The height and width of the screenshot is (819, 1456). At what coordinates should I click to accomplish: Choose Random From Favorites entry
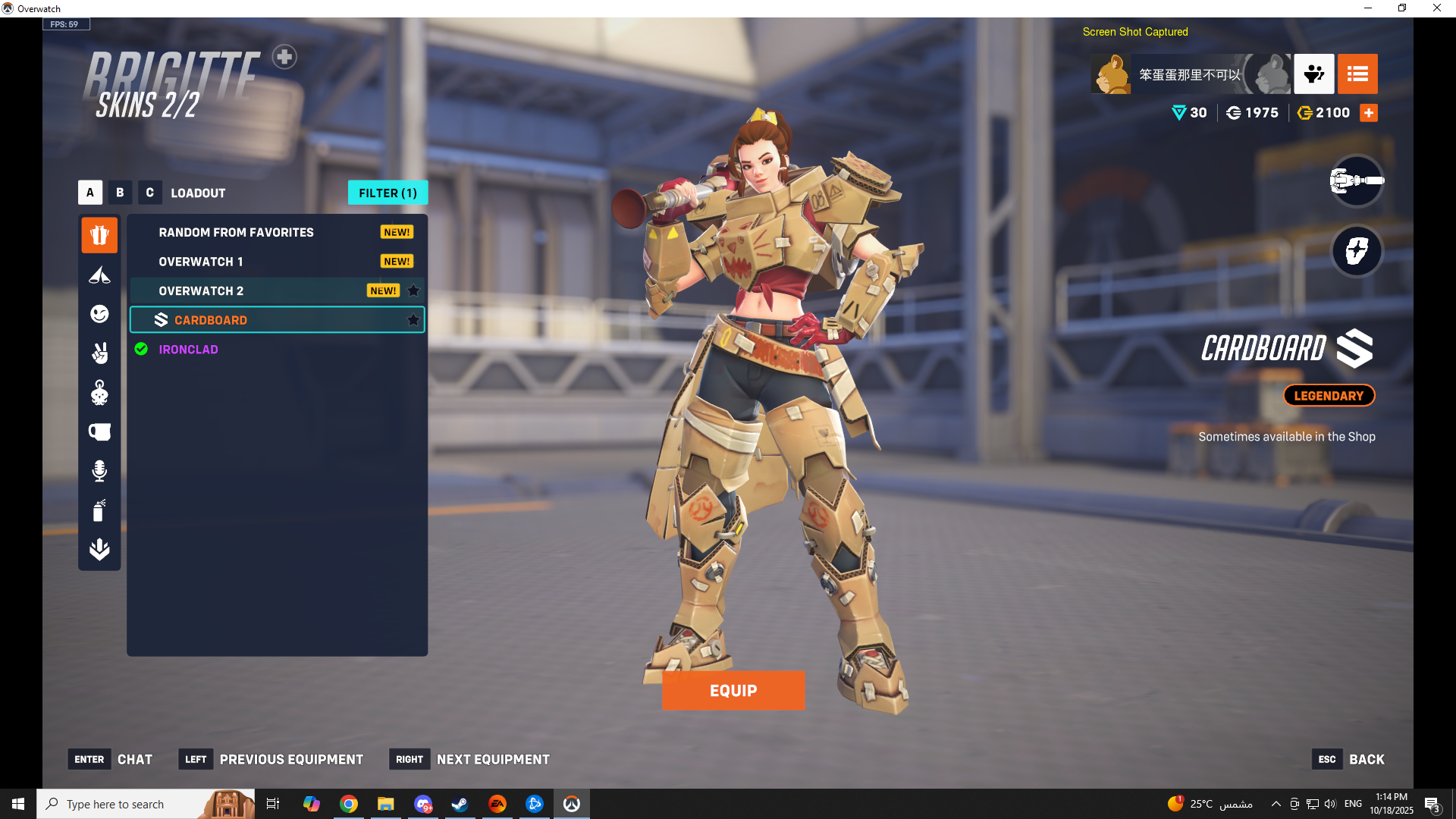(x=236, y=232)
